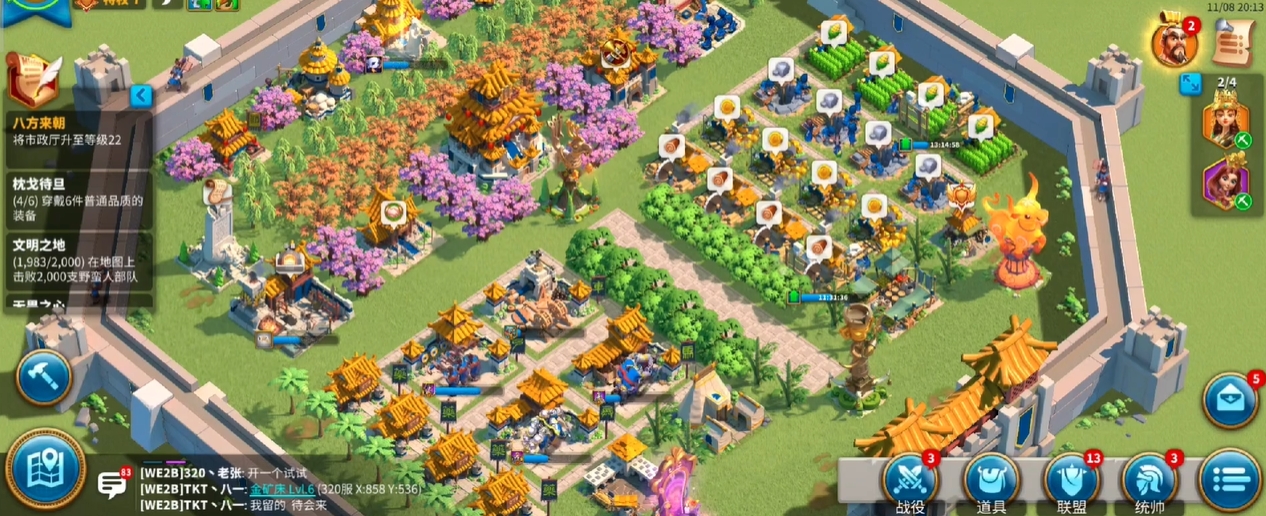Expand the troop queue panel
The height and width of the screenshot is (516, 1266).
pyautogui.click(x=1190, y=83)
